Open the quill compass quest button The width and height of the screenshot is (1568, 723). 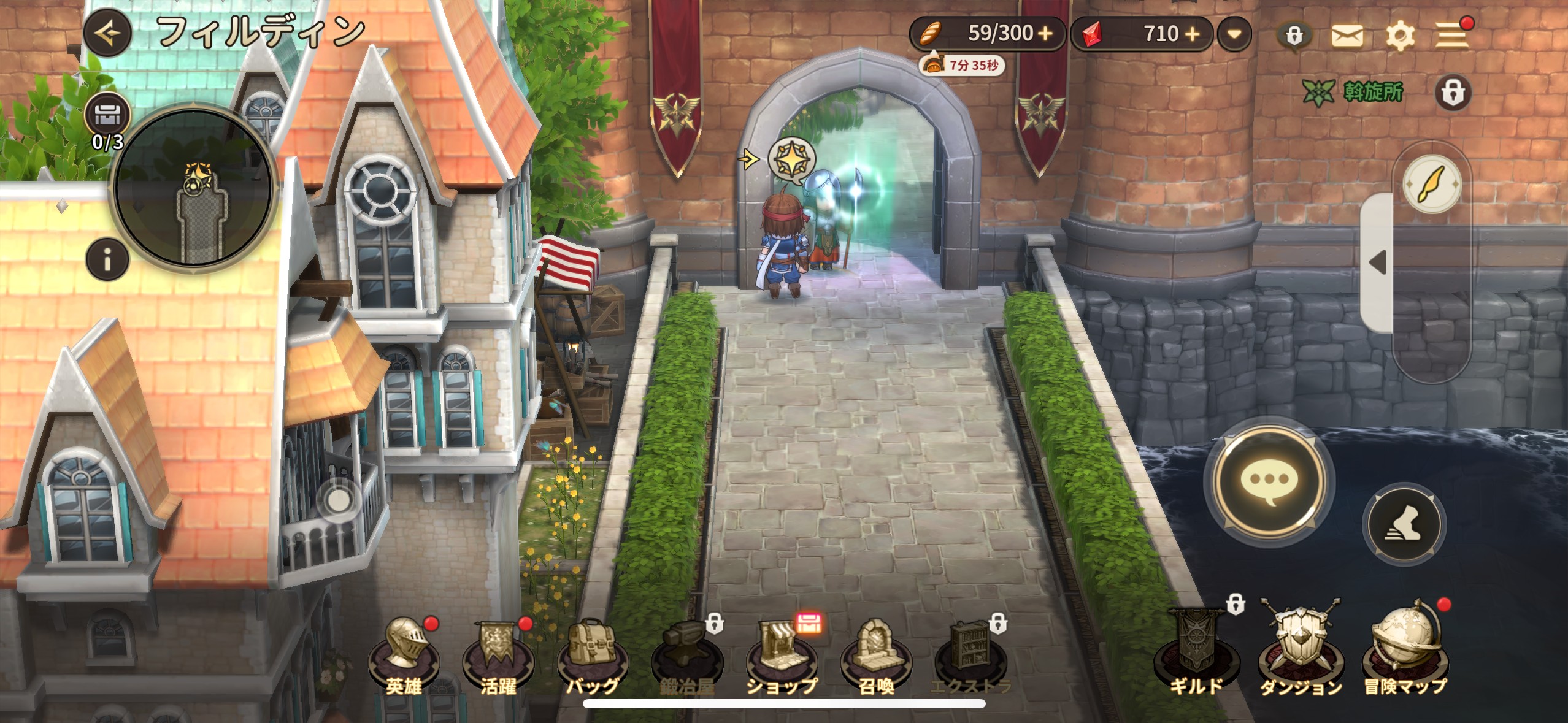point(1432,184)
